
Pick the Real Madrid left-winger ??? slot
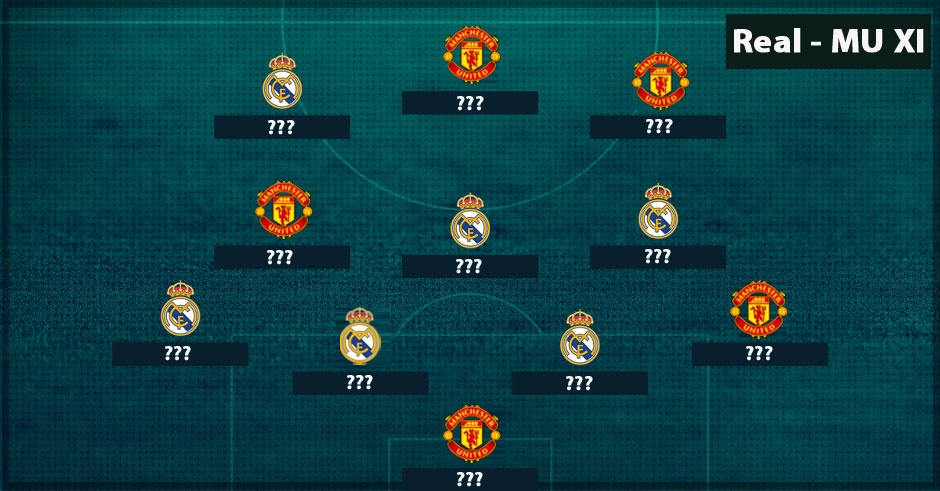(281, 127)
